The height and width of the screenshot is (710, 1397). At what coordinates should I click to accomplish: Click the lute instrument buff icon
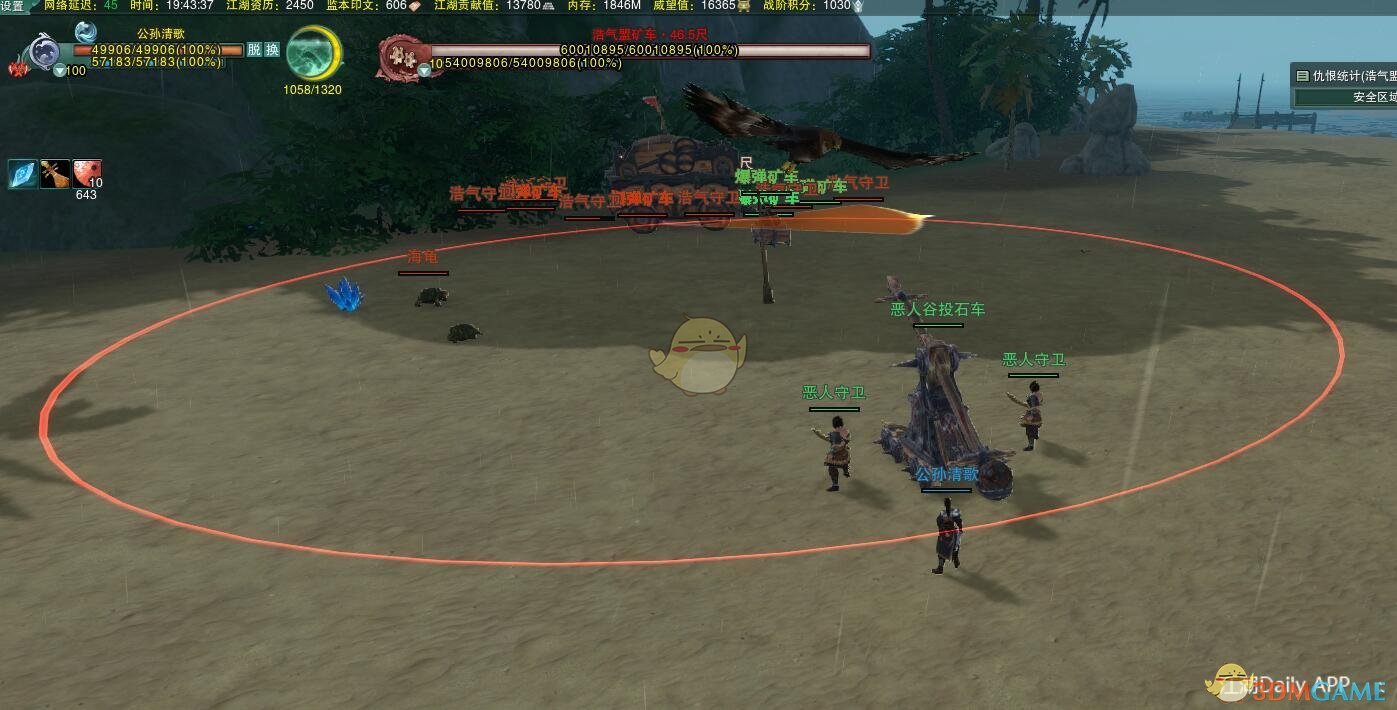55,174
